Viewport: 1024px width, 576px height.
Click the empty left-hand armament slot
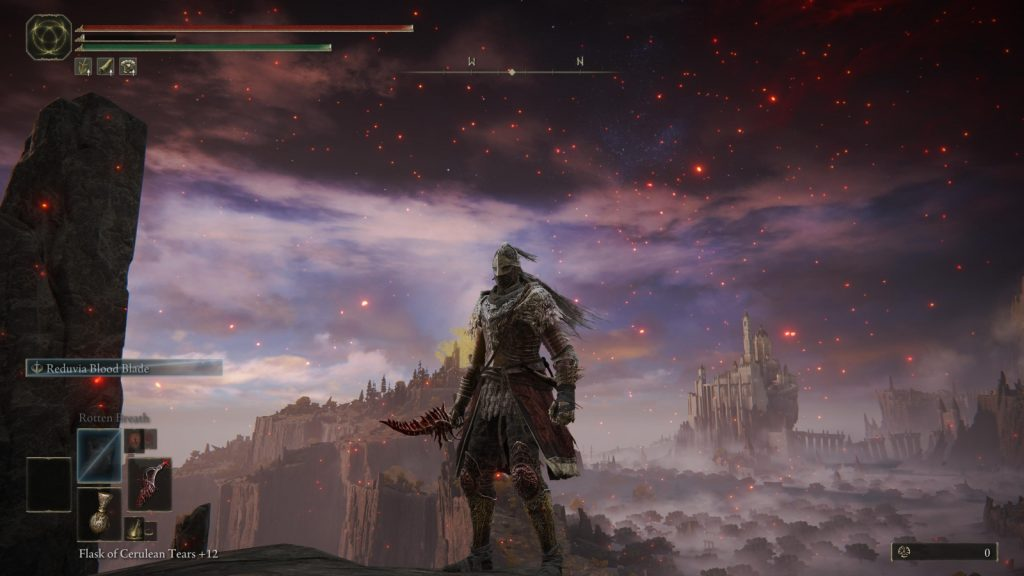(x=48, y=485)
